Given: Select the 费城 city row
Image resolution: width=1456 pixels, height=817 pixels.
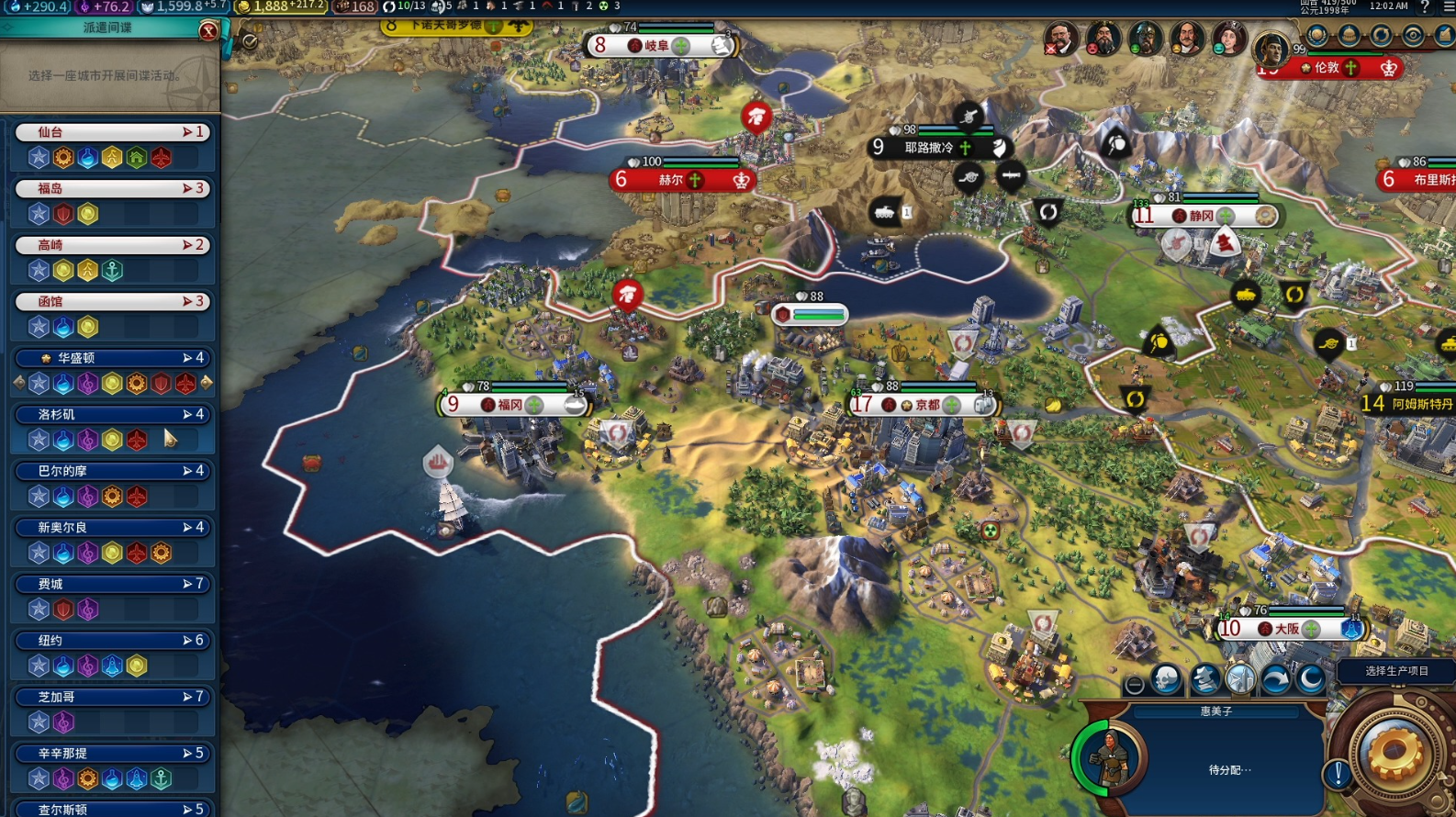Looking at the screenshot, I should pos(112,584).
